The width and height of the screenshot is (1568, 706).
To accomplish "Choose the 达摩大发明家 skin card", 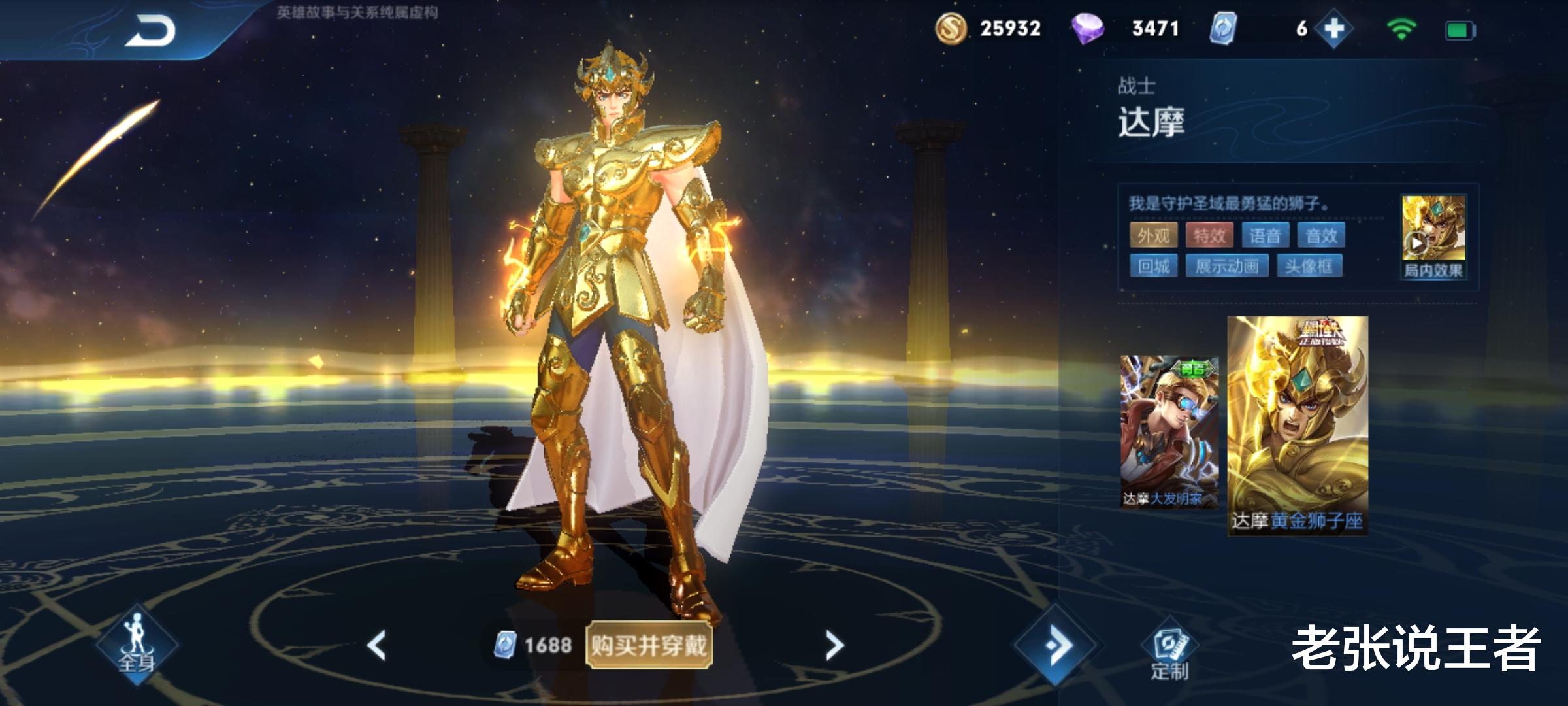I will coord(1169,431).
